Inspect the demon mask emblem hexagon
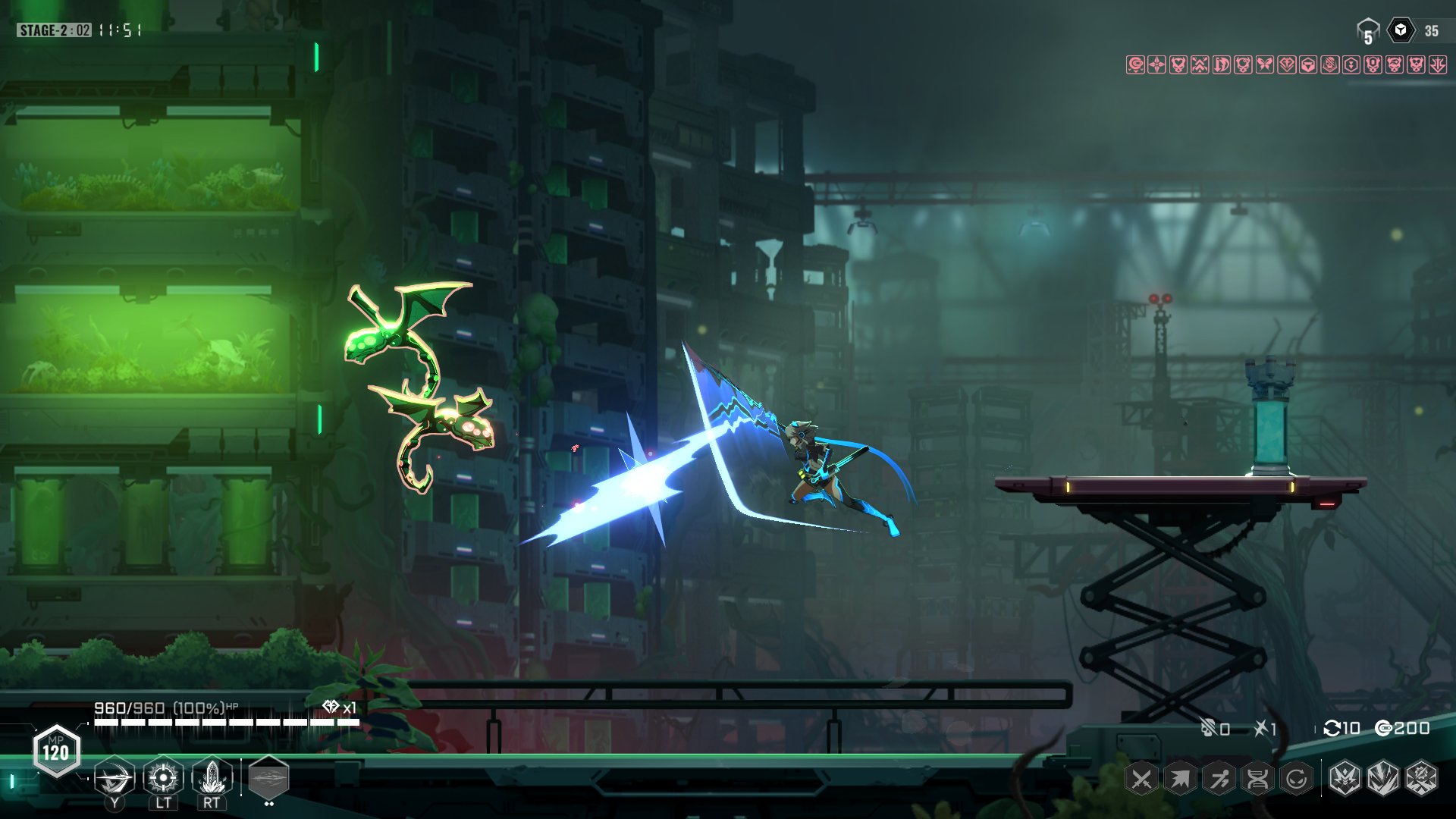 pyautogui.click(x=1345, y=779)
